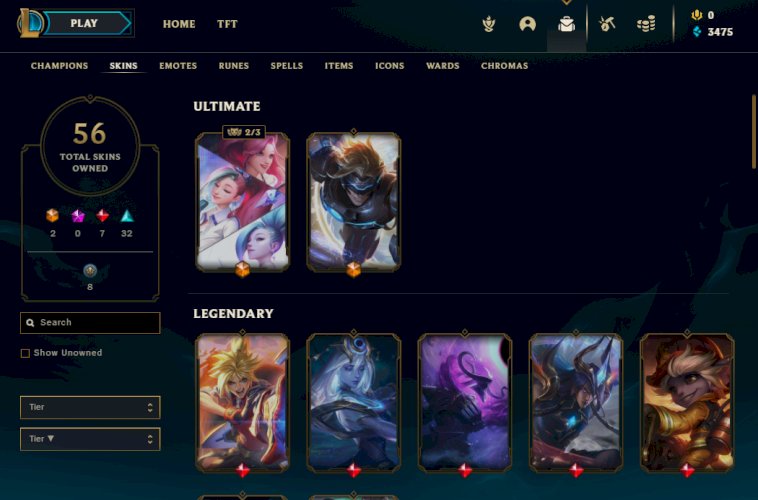Image resolution: width=758 pixels, height=500 pixels.
Task: Show the Runes tab
Action: tap(234, 66)
